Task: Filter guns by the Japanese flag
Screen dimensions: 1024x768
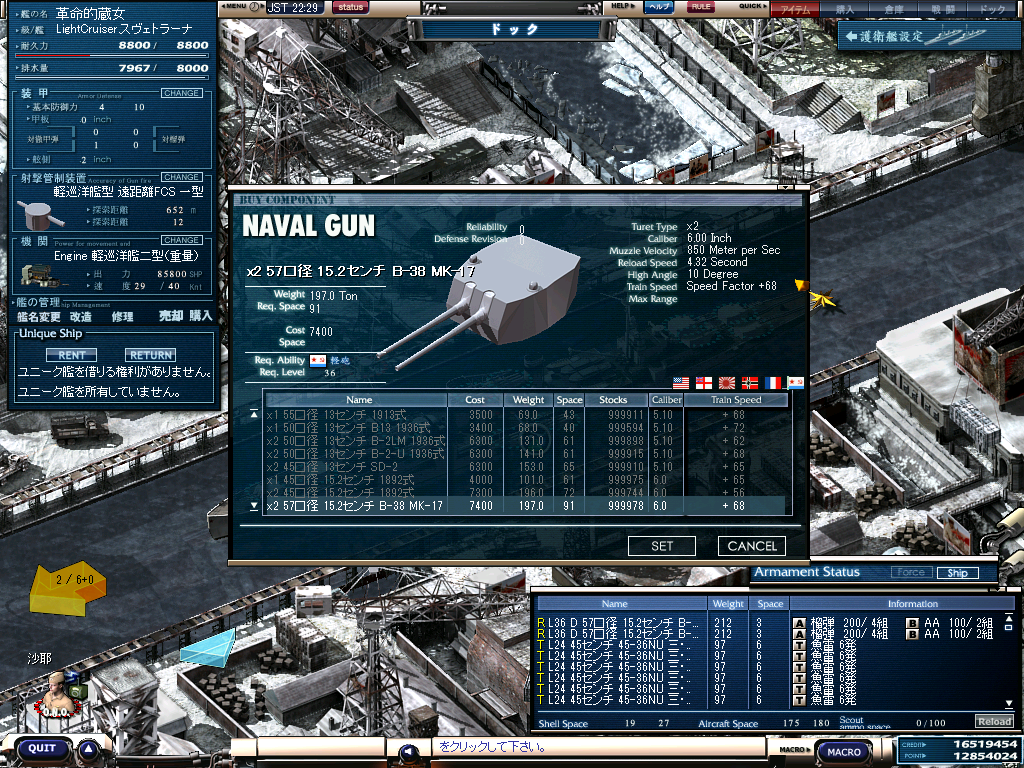Action: [x=728, y=383]
